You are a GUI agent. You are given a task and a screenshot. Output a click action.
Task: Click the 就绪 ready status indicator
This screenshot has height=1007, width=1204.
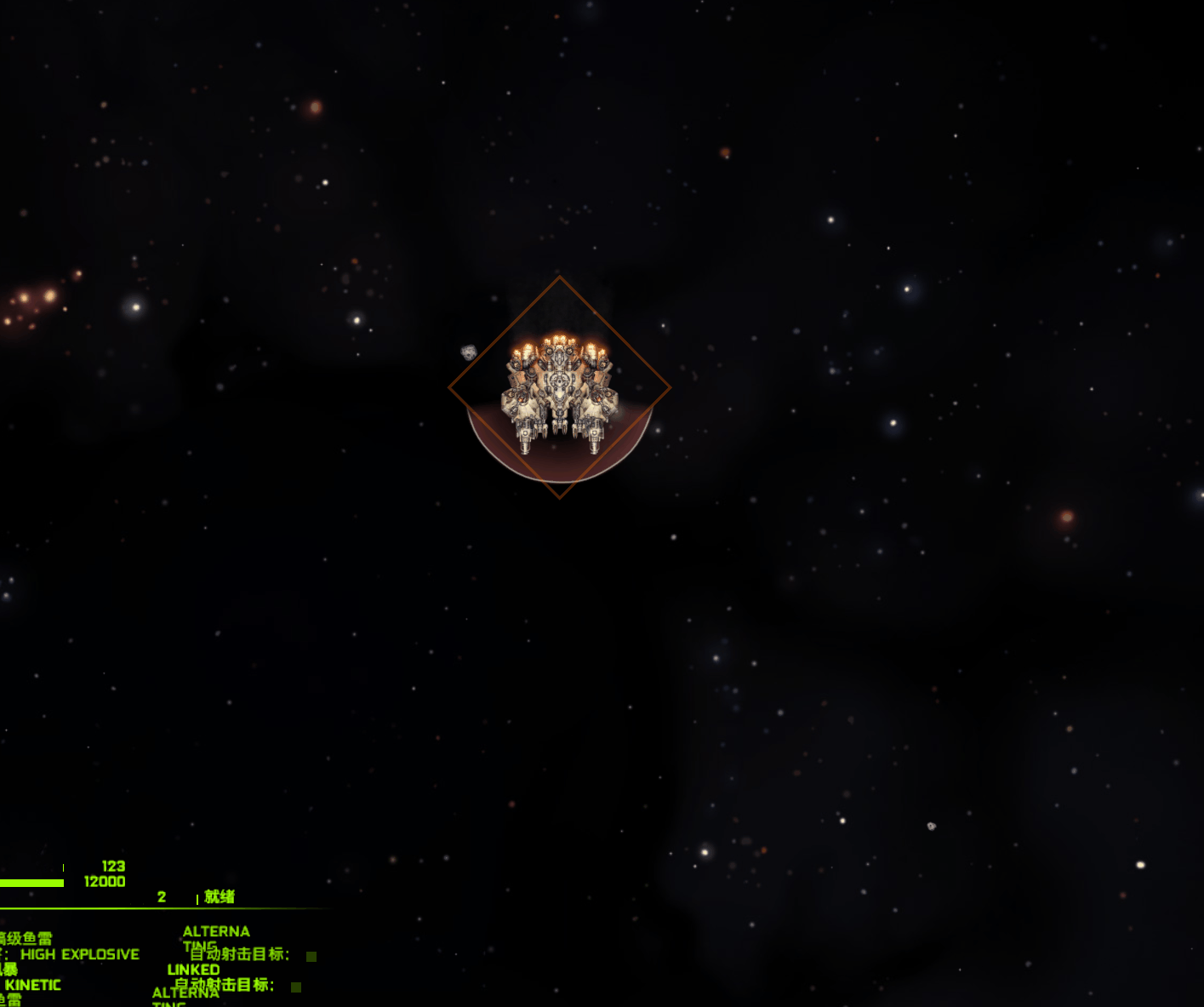click(218, 897)
